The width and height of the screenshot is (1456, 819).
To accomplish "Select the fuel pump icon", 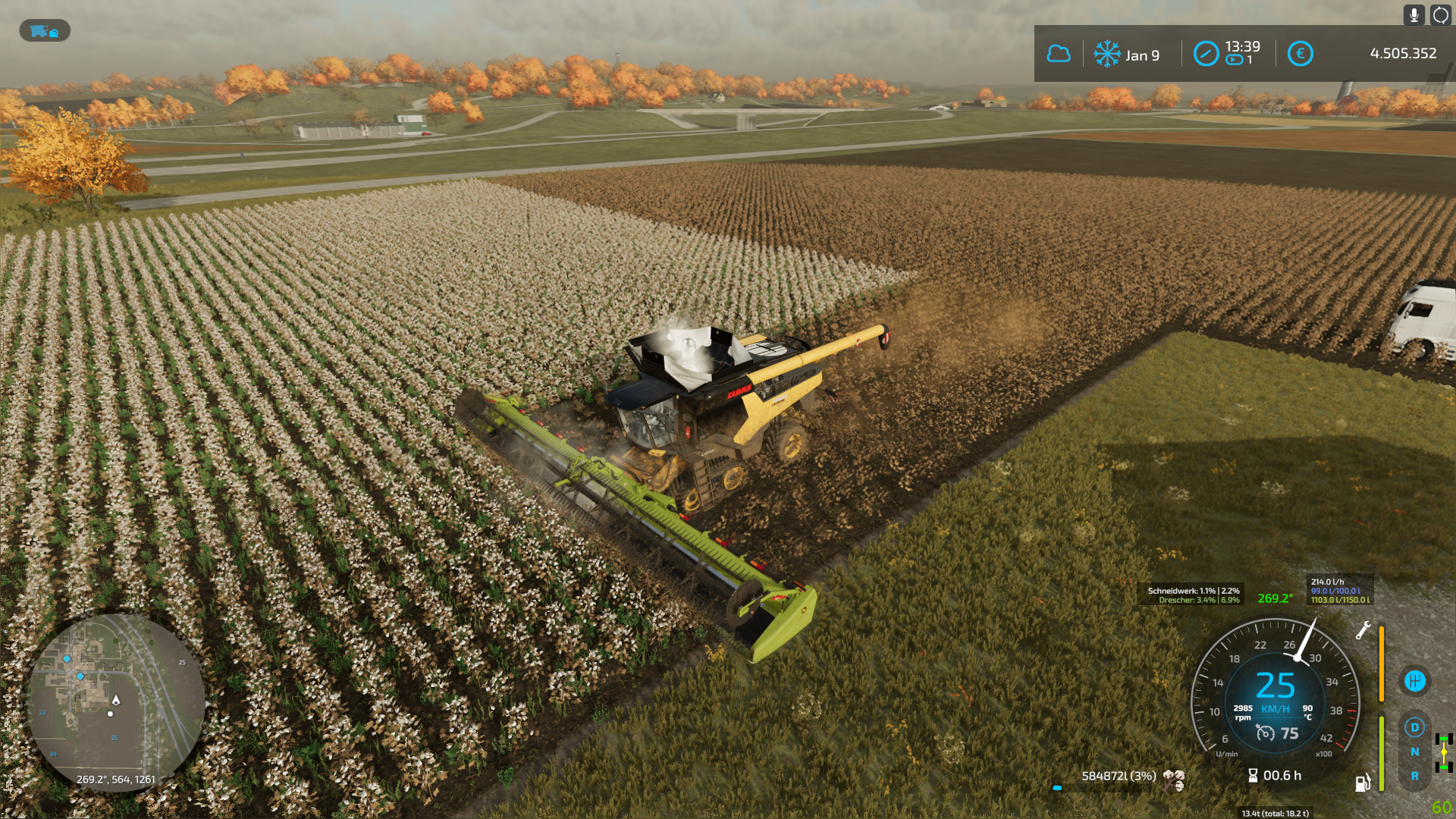I will (1363, 783).
